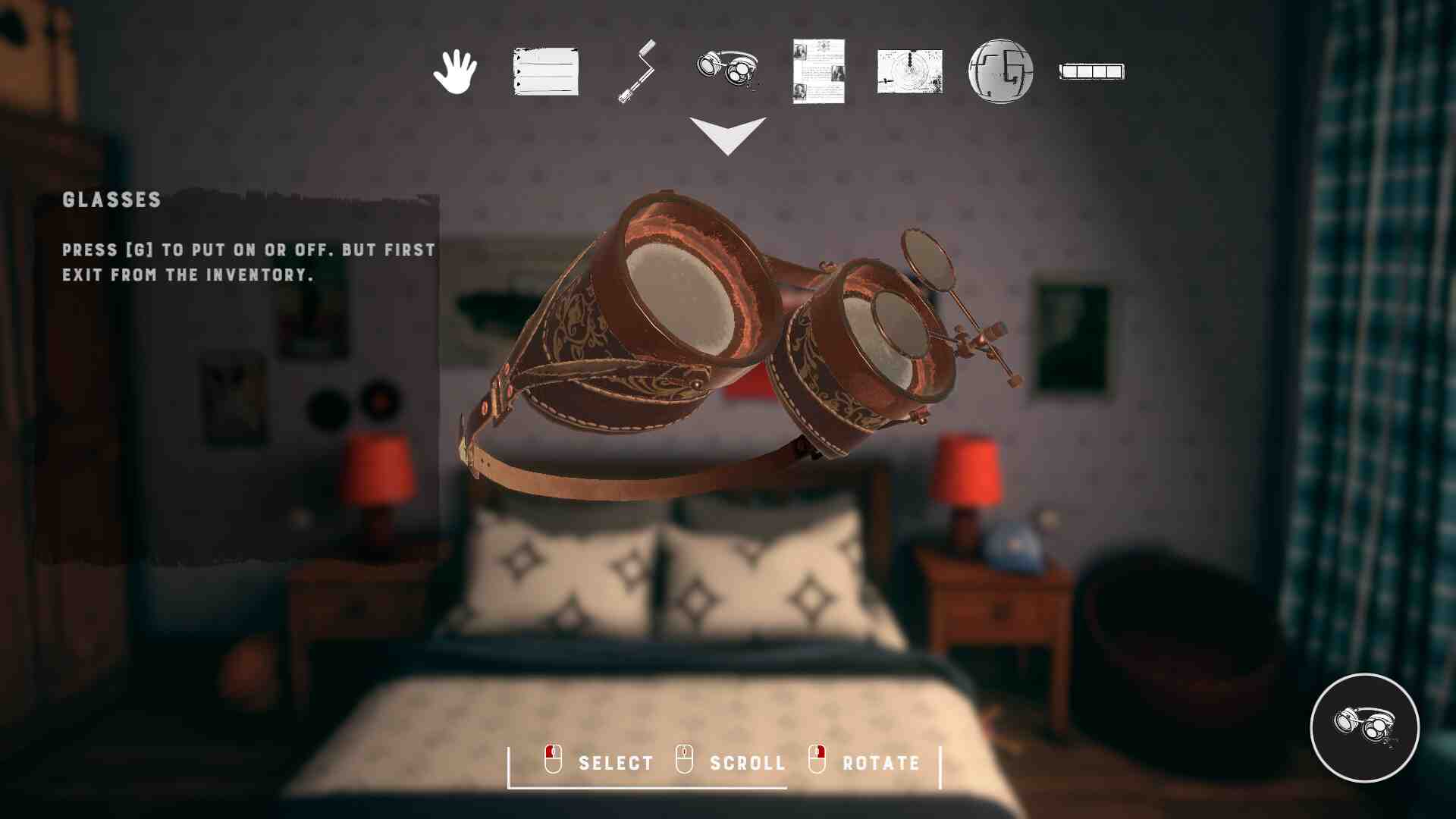This screenshot has height=819, width=1456.
Task: Pick the goggles in the inventory bar
Action: (x=727, y=70)
